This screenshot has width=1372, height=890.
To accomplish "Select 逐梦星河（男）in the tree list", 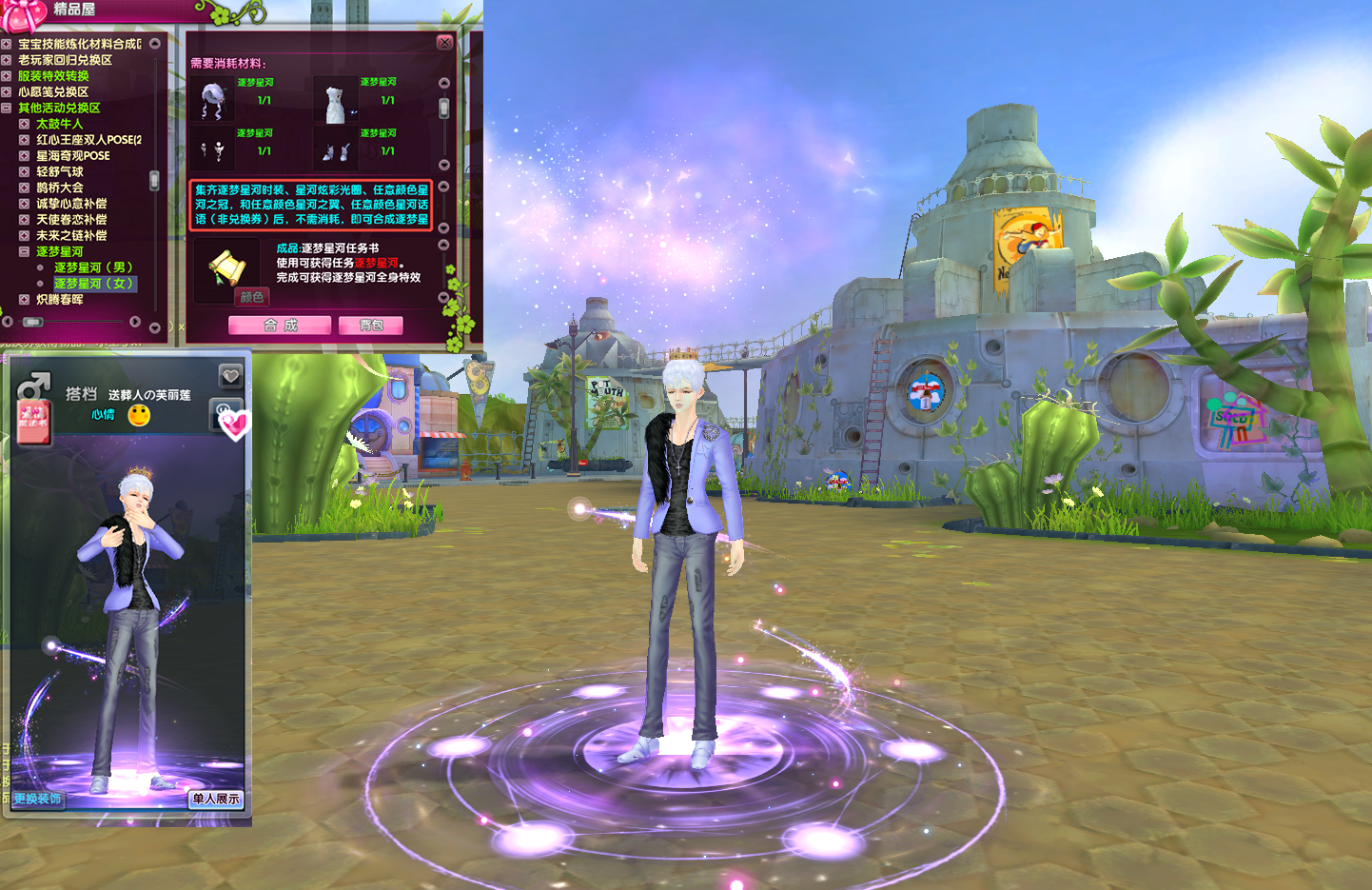I will coord(93,267).
